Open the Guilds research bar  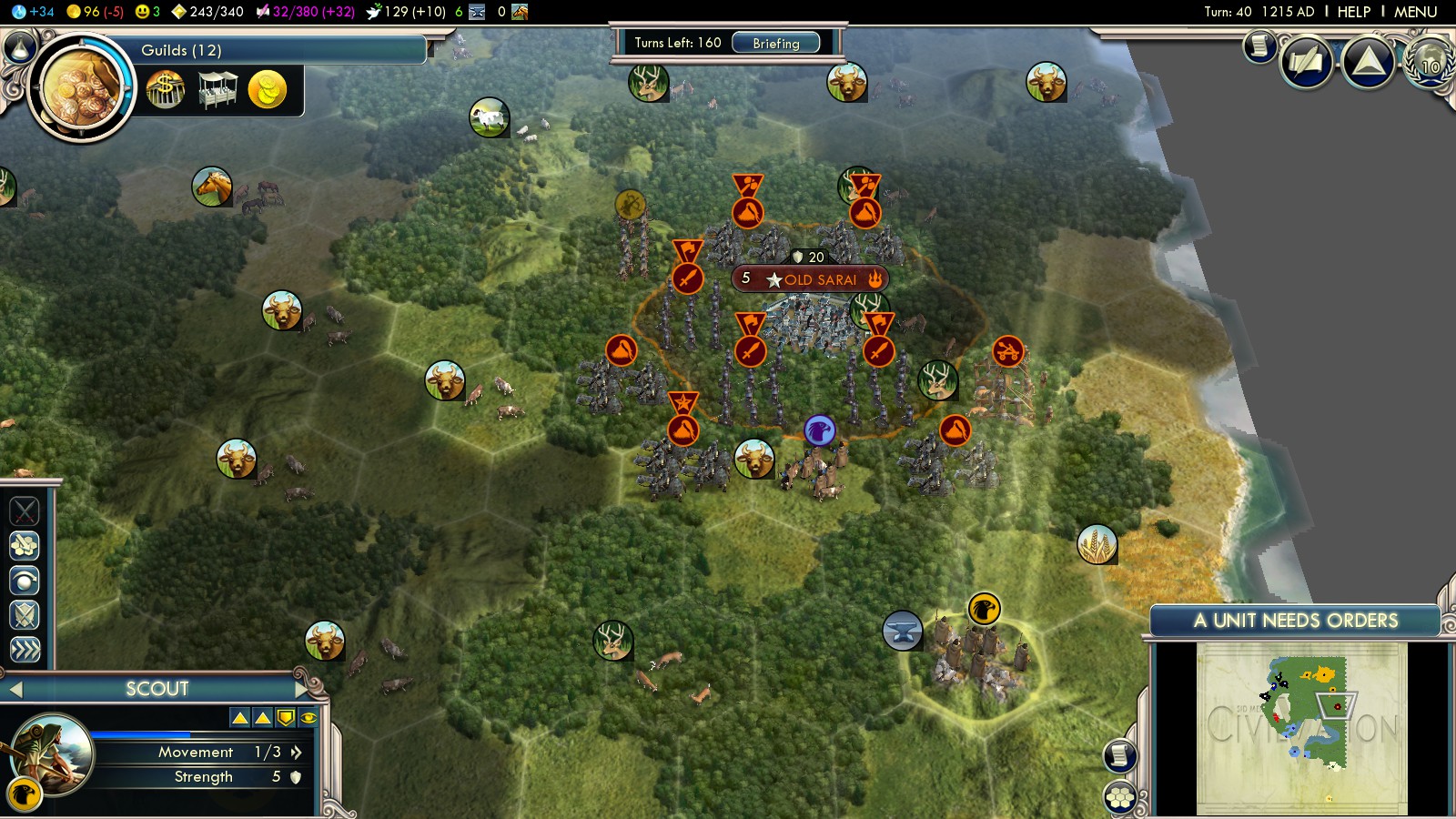coord(273,50)
